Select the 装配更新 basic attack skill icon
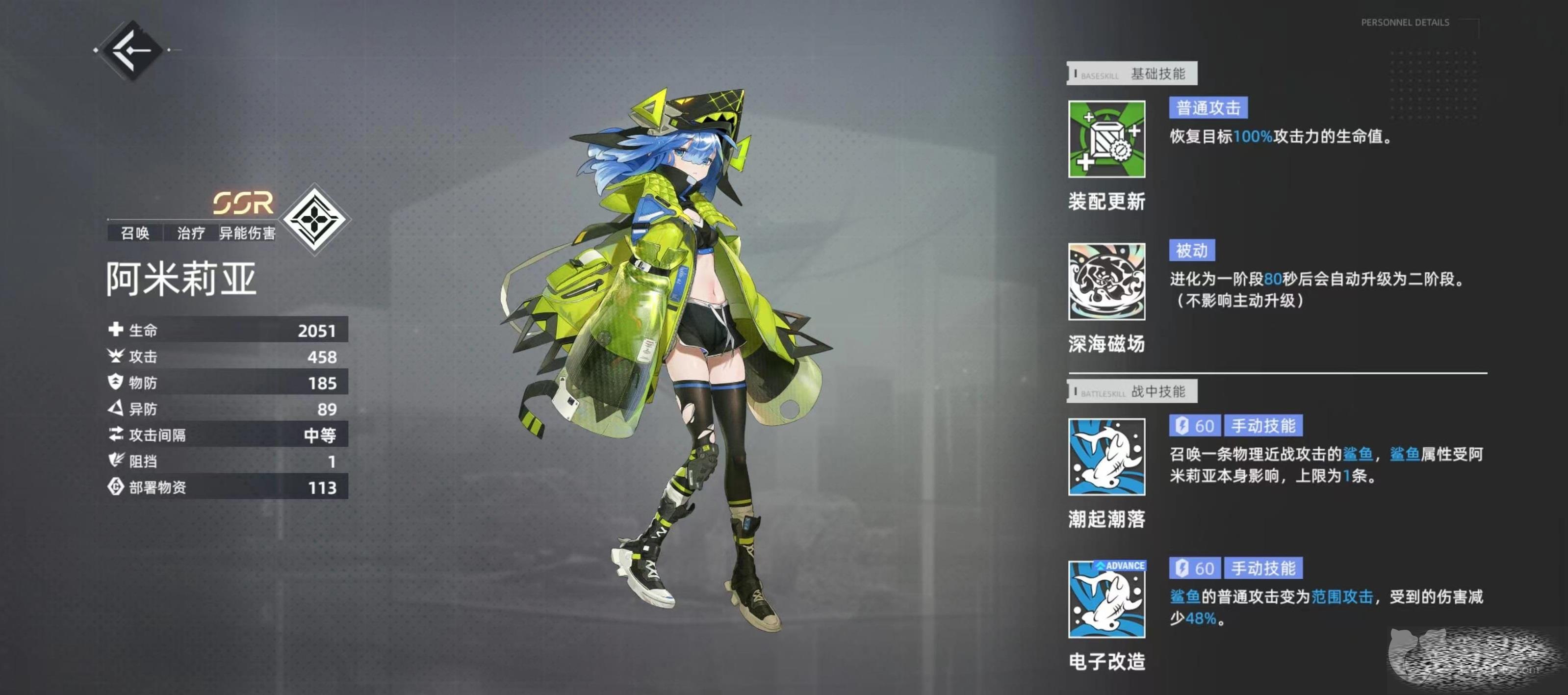1568x695 pixels. click(1106, 139)
